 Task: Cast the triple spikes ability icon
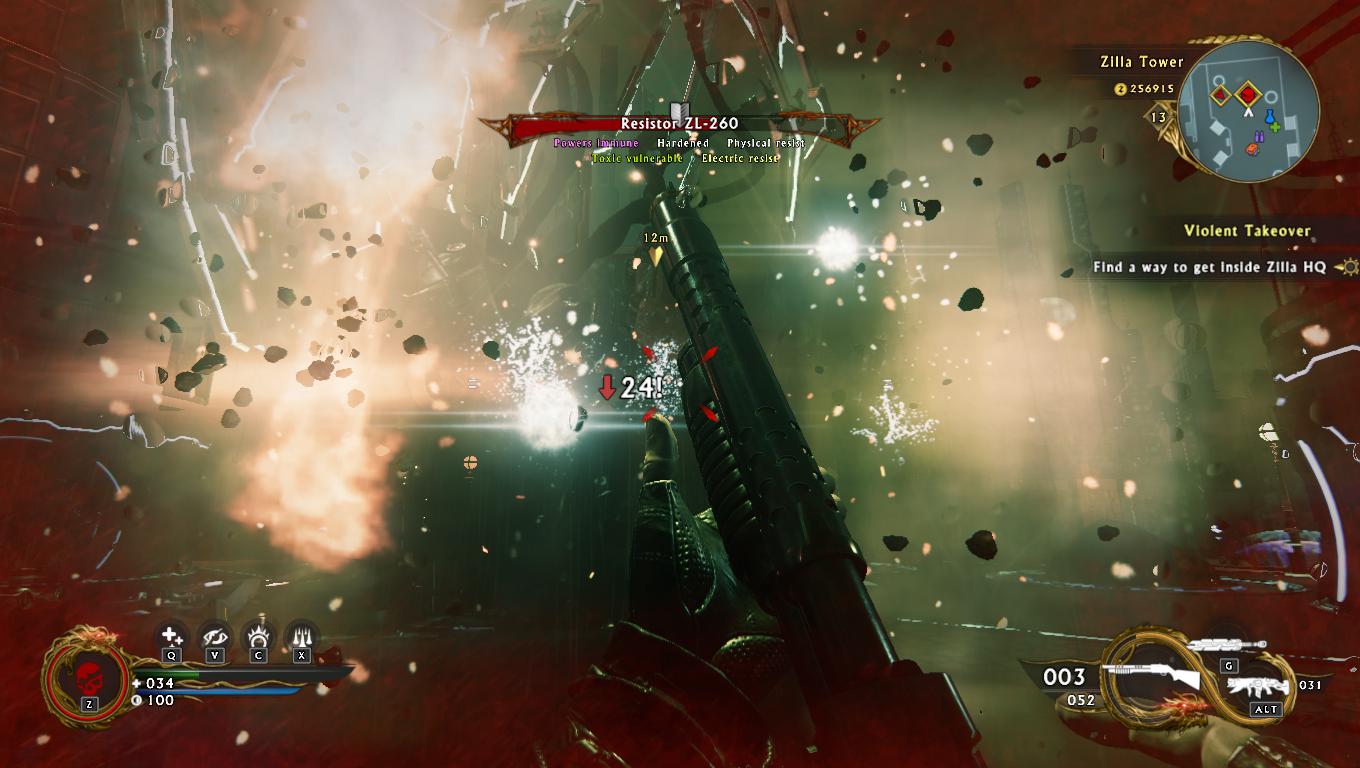tap(302, 635)
